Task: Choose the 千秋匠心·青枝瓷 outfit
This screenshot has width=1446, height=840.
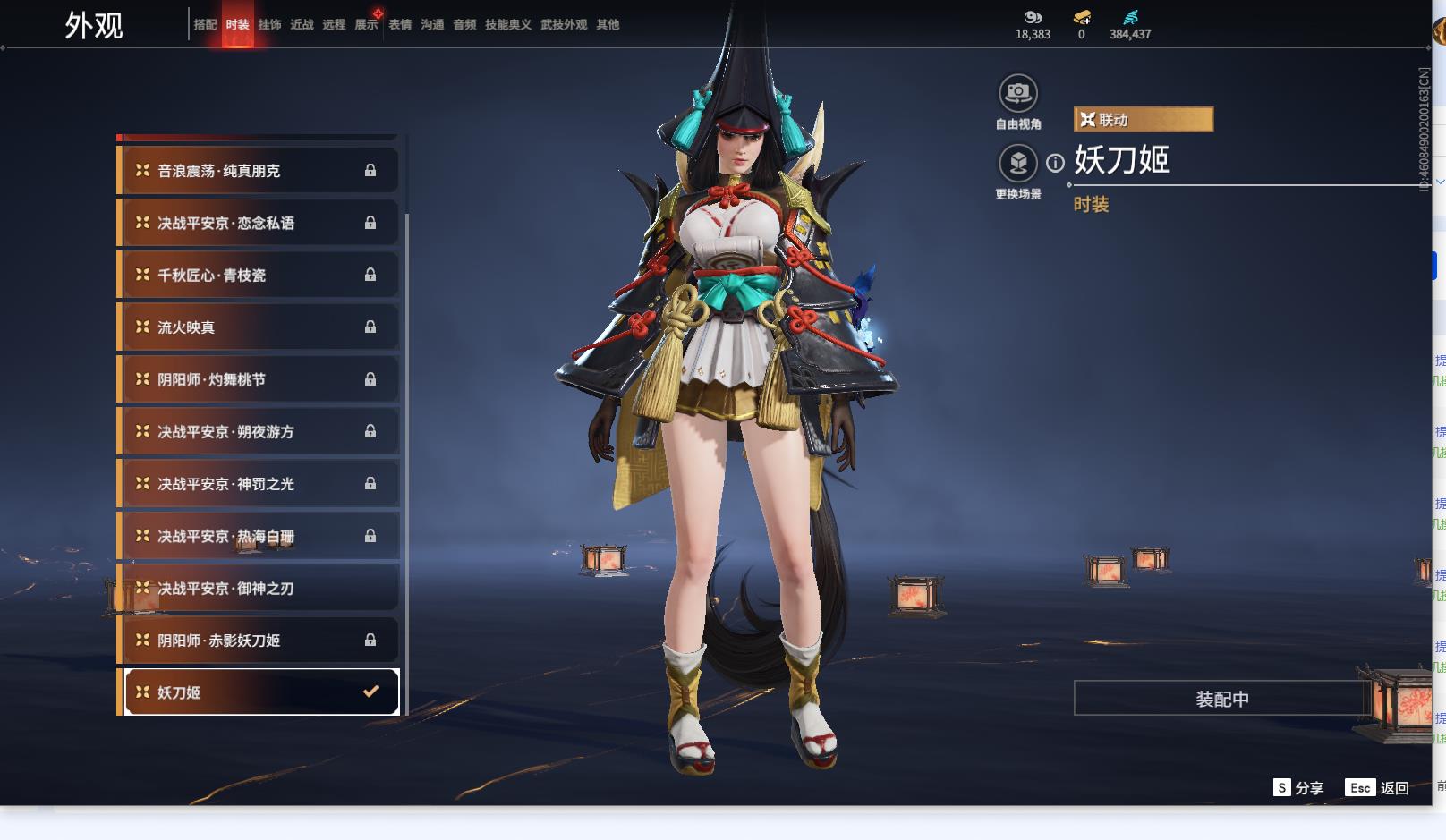Action: click(x=258, y=276)
